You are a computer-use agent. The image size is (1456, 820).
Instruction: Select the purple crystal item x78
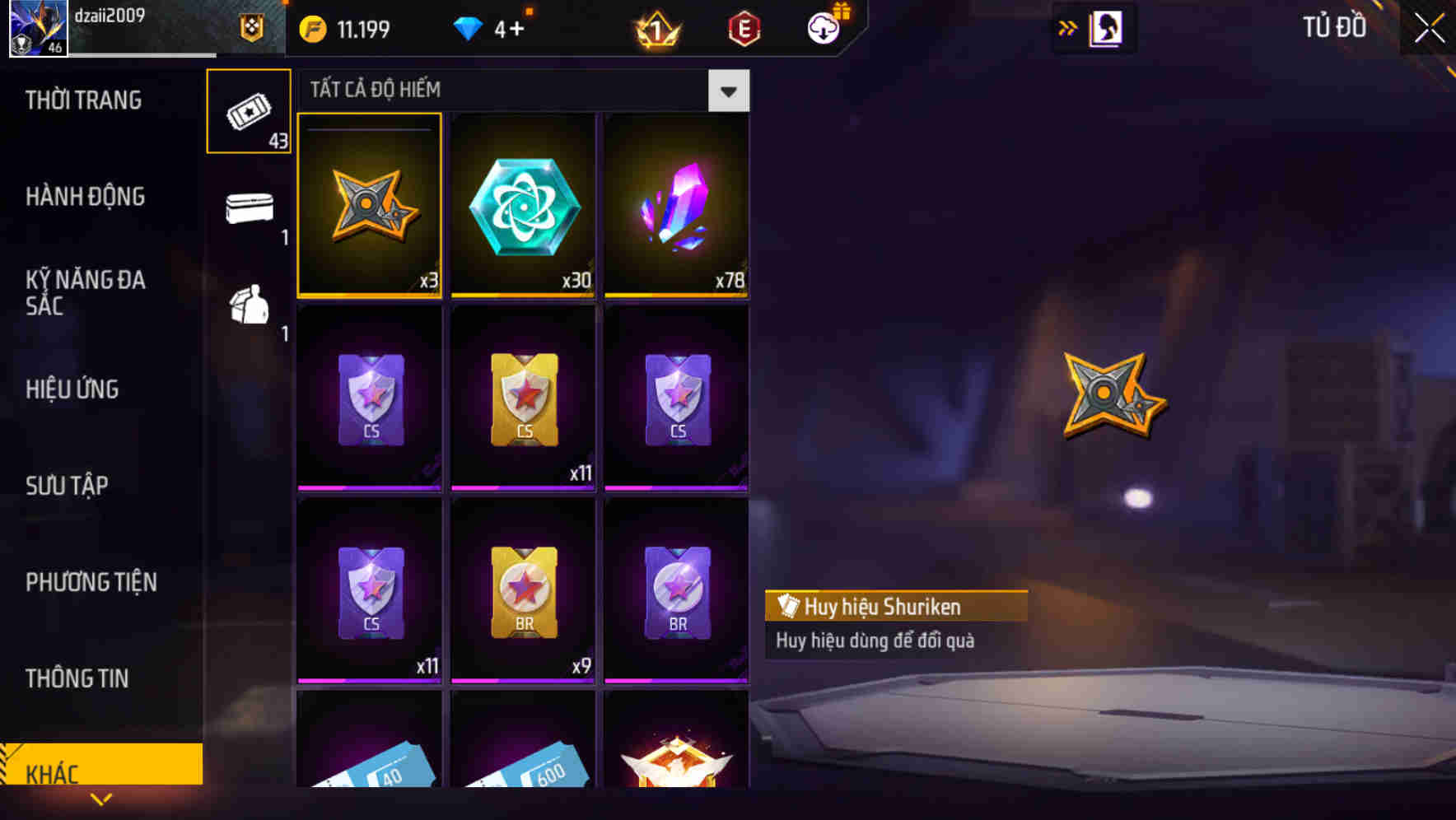pyautogui.click(x=675, y=204)
